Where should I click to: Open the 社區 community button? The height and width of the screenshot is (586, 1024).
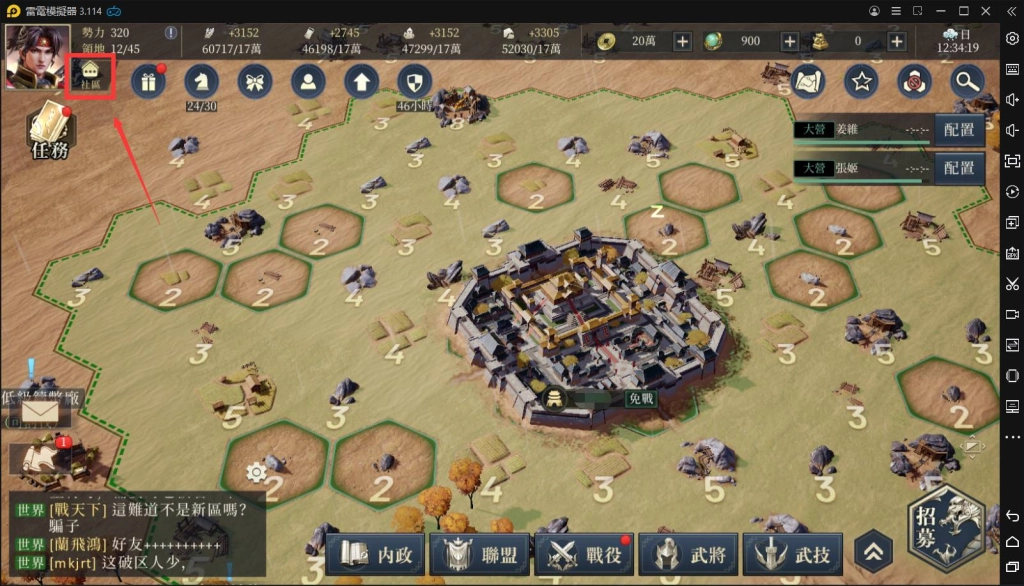coord(91,76)
